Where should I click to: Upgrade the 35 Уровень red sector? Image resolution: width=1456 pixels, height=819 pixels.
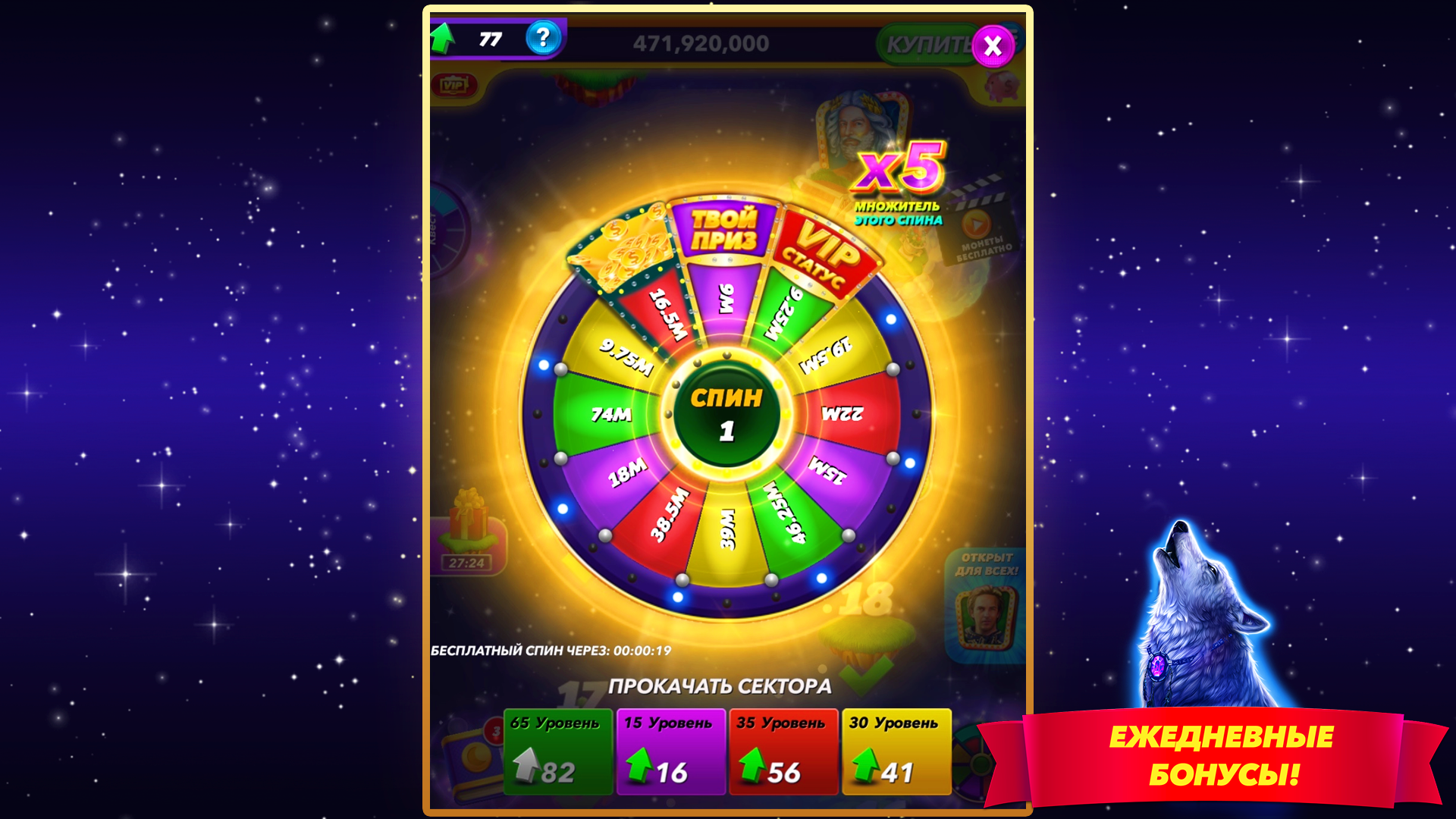pyautogui.click(x=783, y=751)
